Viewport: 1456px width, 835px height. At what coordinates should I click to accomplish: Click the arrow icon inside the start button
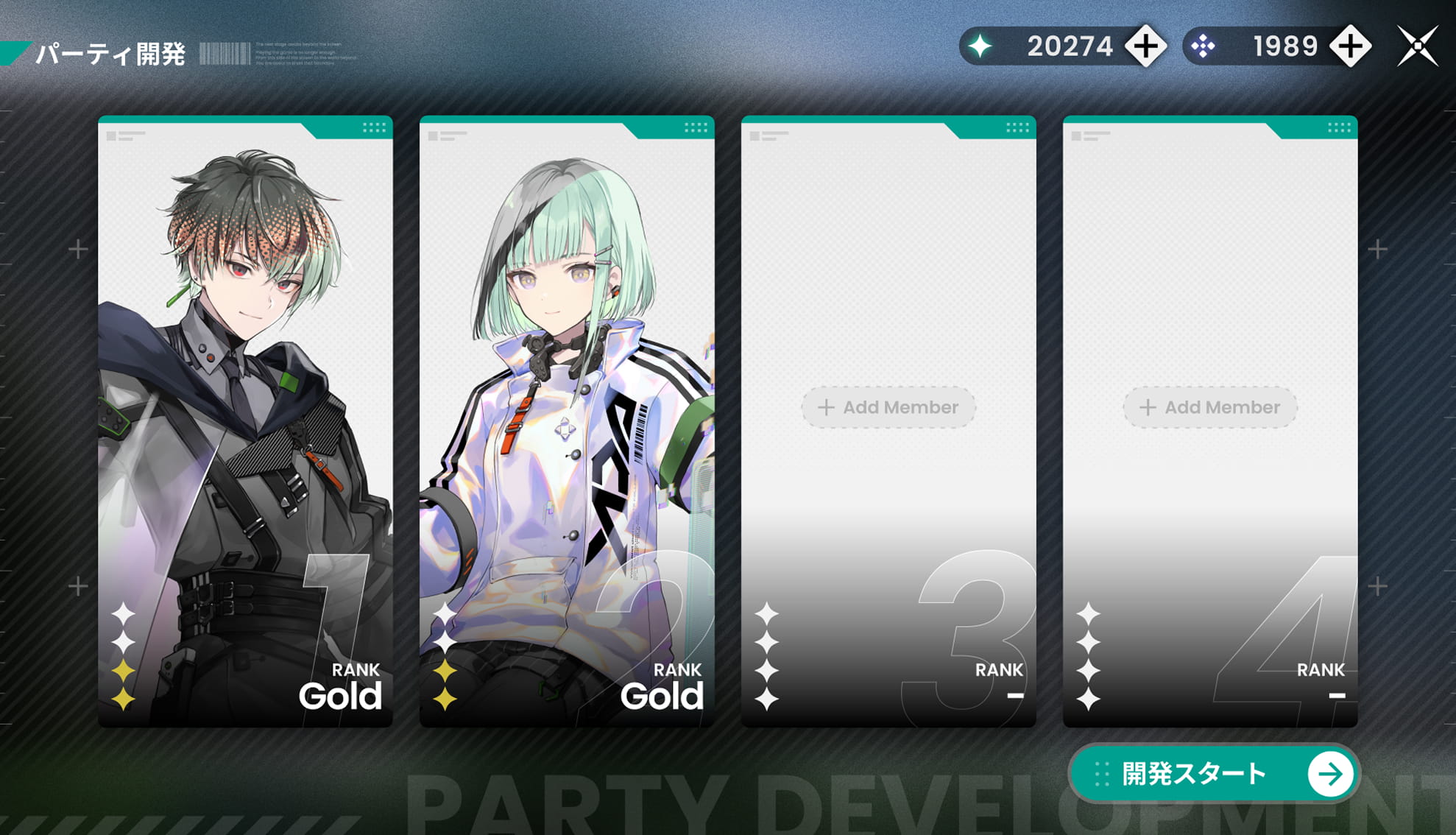pyautogui.click(x=1329, y=774)
